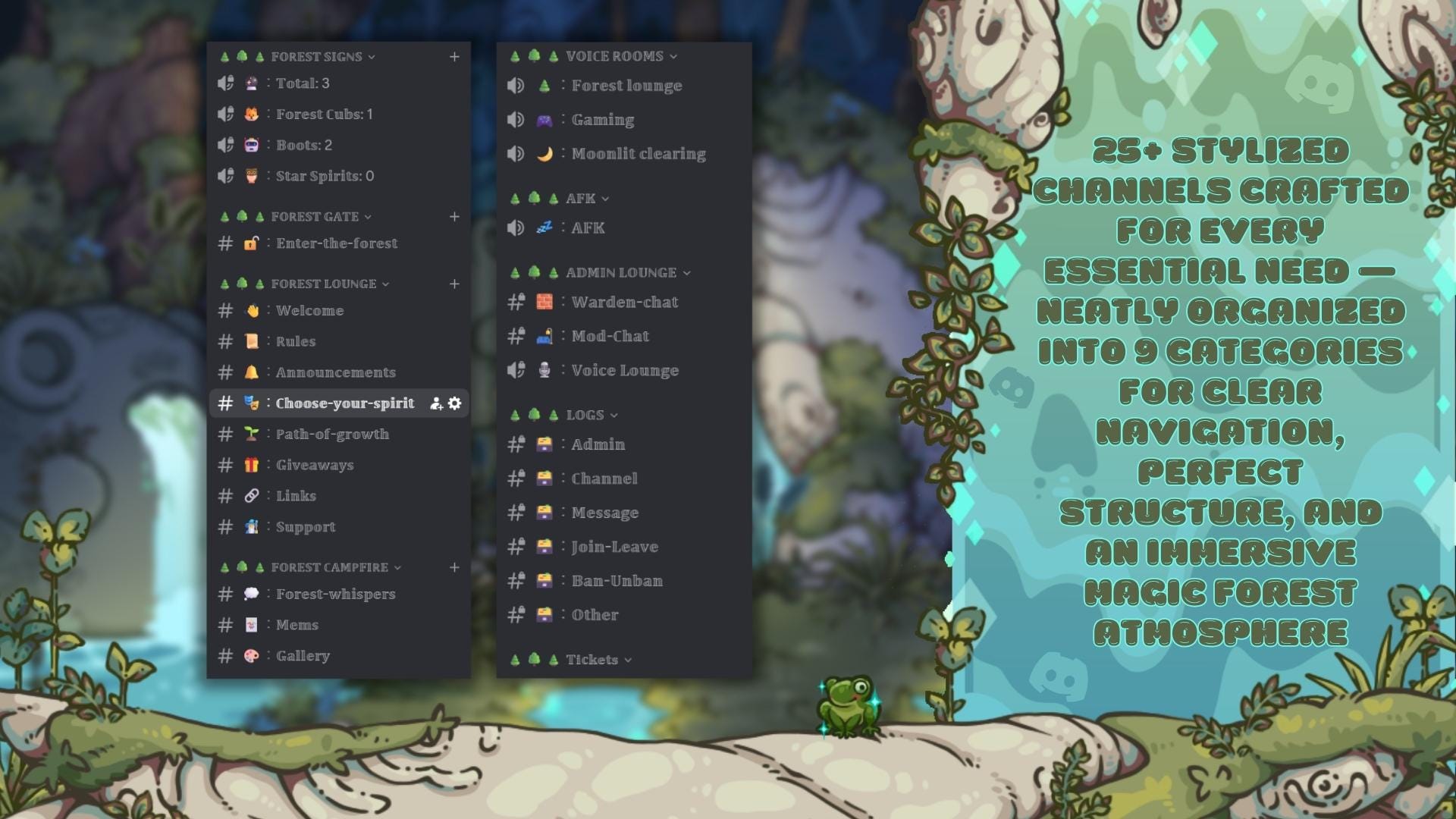
Task: Collapse the LOGS category
Action: (x=613, y=415)
